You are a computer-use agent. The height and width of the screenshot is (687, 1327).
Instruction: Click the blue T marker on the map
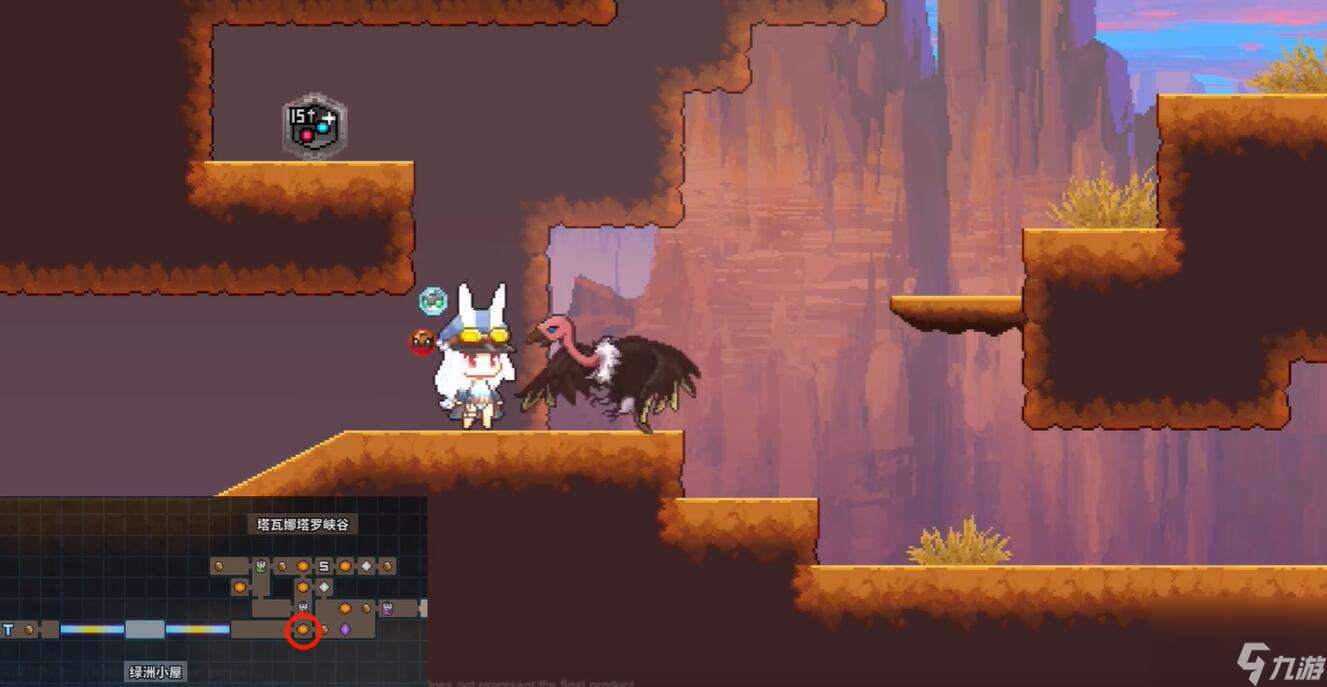[8, 630]
